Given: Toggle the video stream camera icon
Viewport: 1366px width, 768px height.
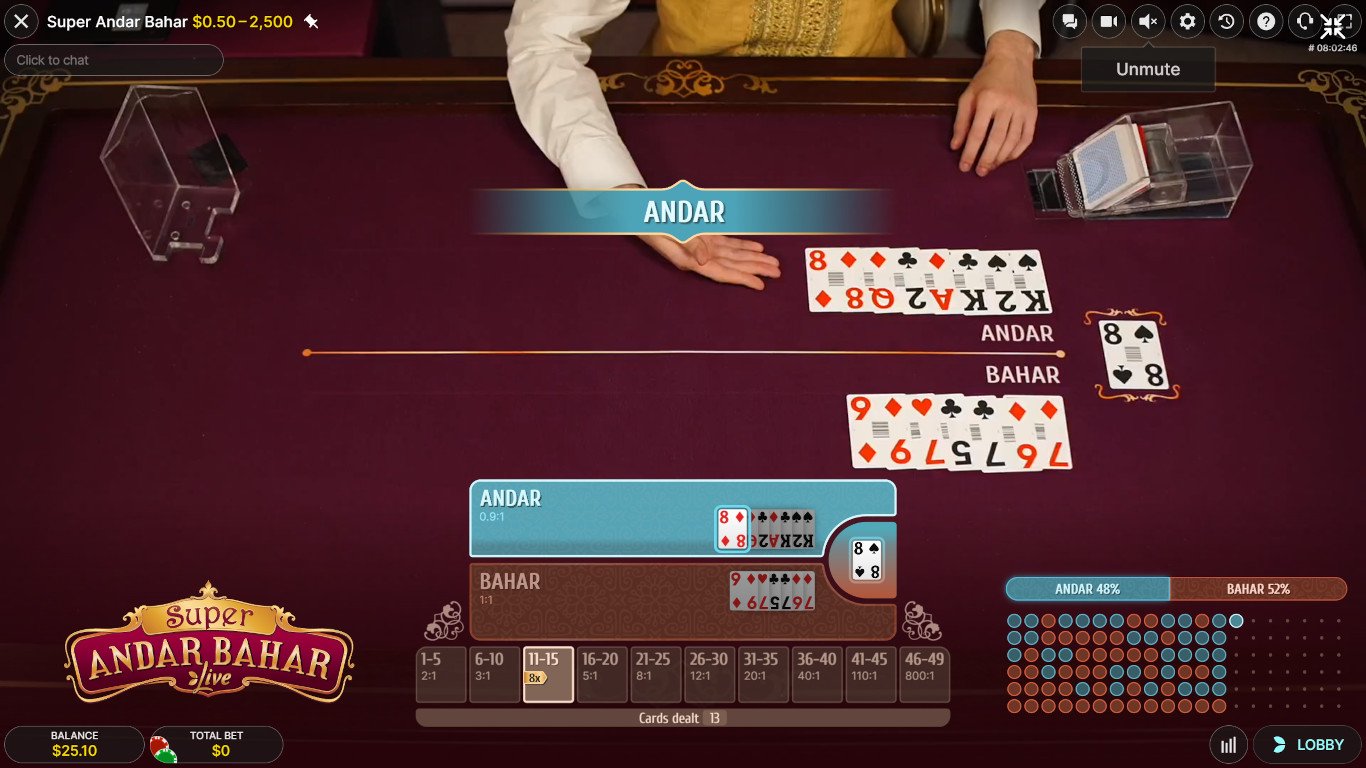Looking at the screenshot, I should [1108, 21].
